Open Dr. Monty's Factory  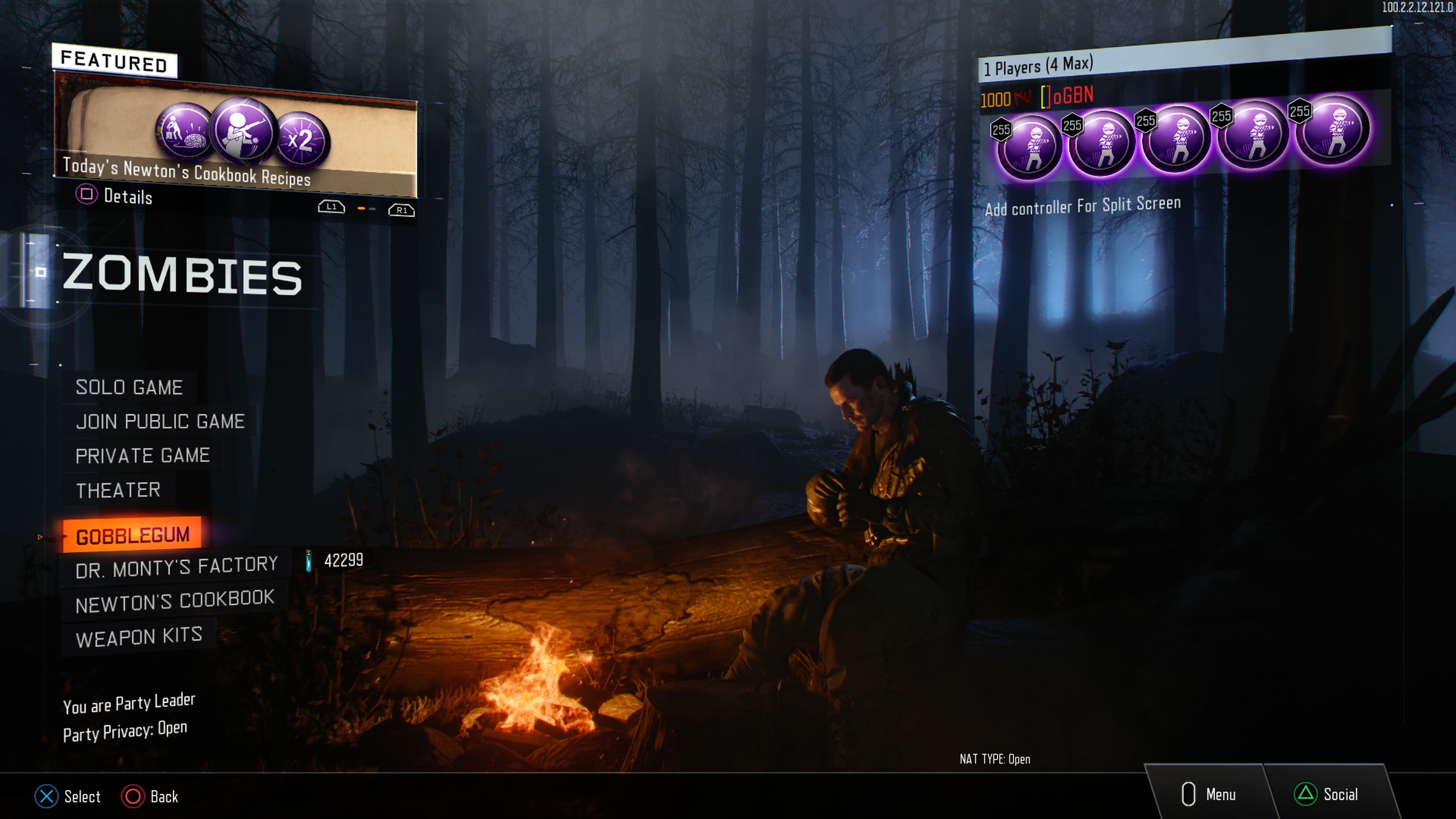point(176,567)
